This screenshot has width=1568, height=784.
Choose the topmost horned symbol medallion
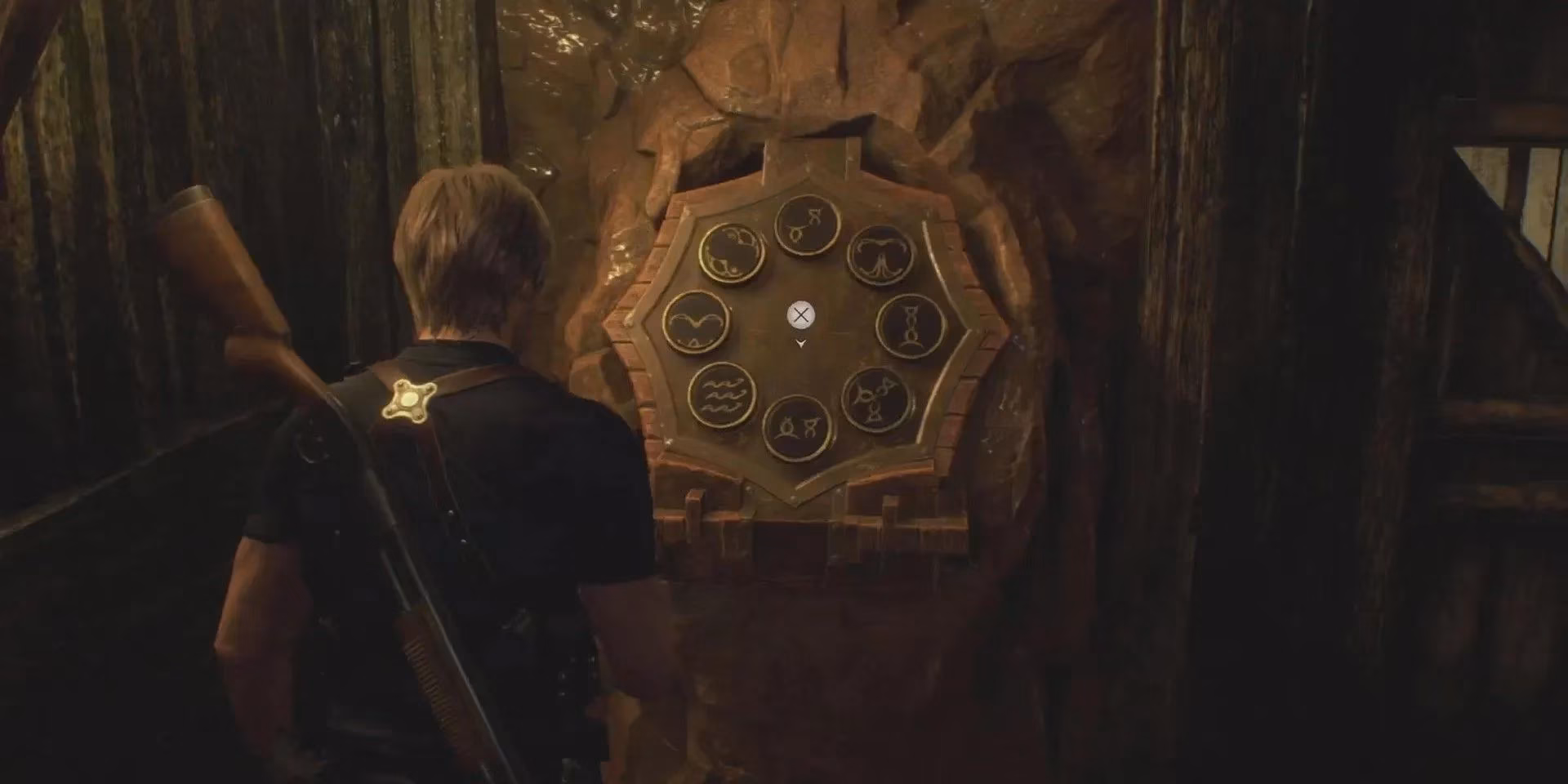pyautogui.click(x=803, y=227)
